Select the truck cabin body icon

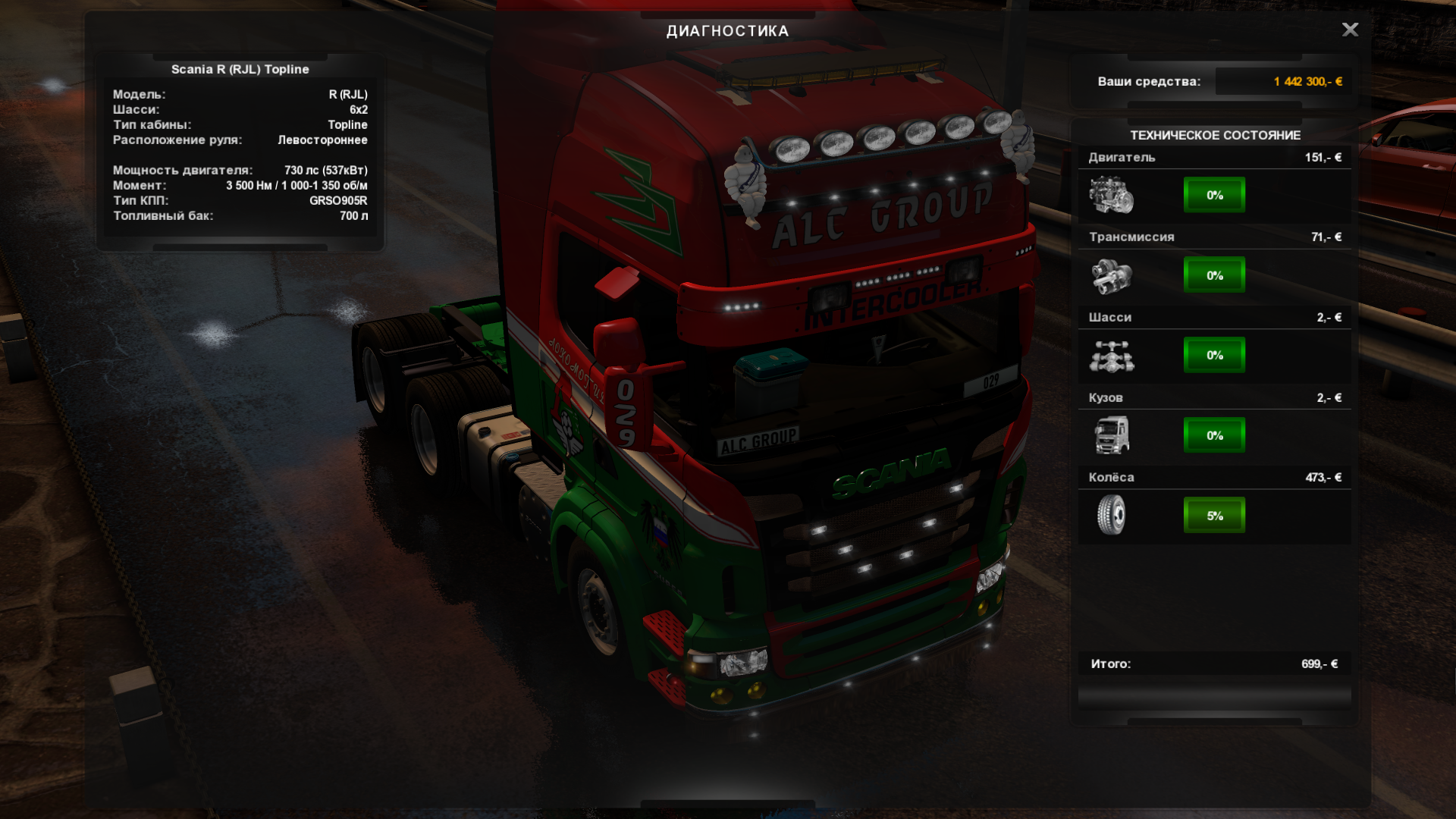point(1111,435)
